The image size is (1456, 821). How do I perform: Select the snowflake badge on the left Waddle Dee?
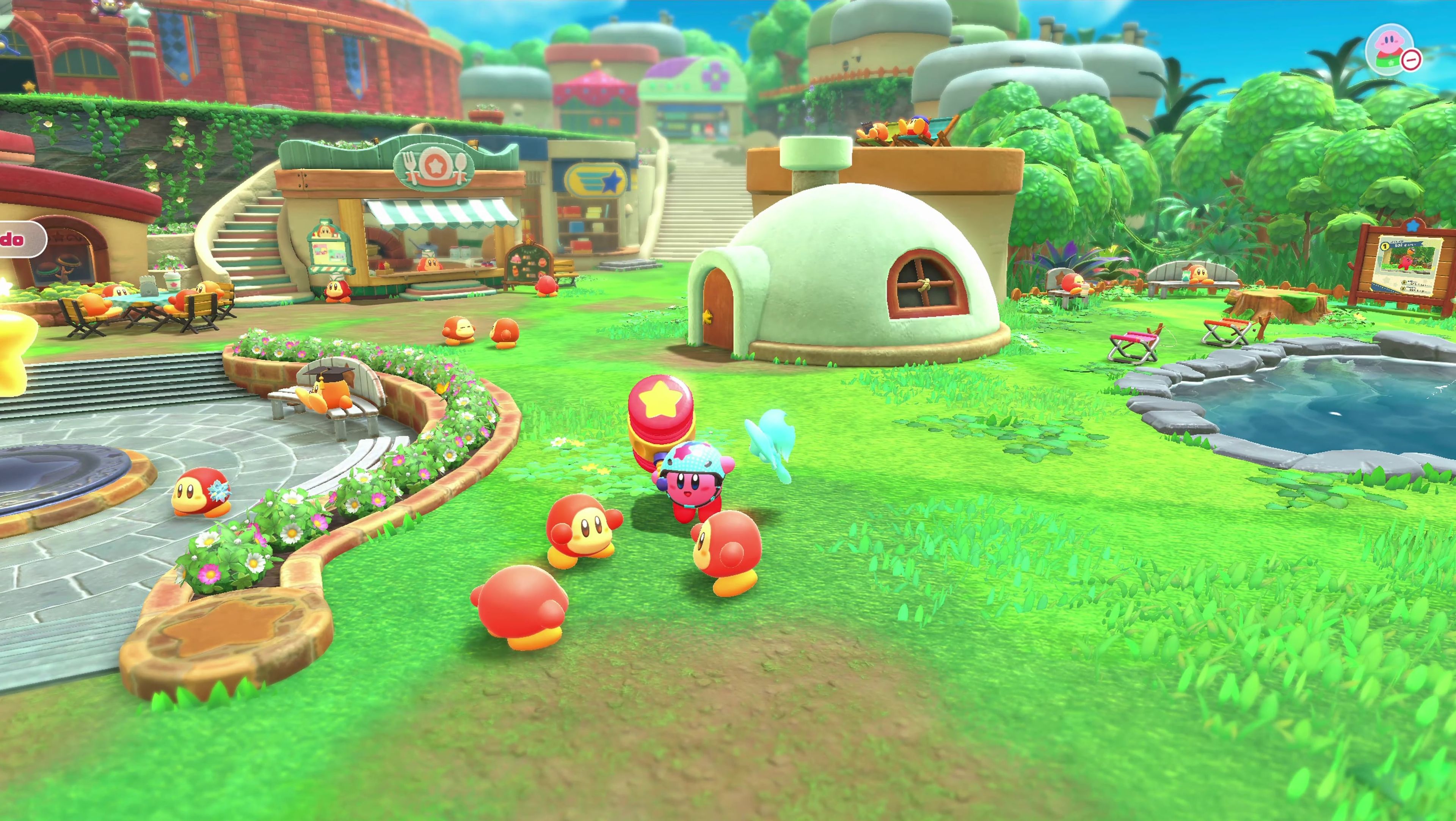tap(219, 490)
